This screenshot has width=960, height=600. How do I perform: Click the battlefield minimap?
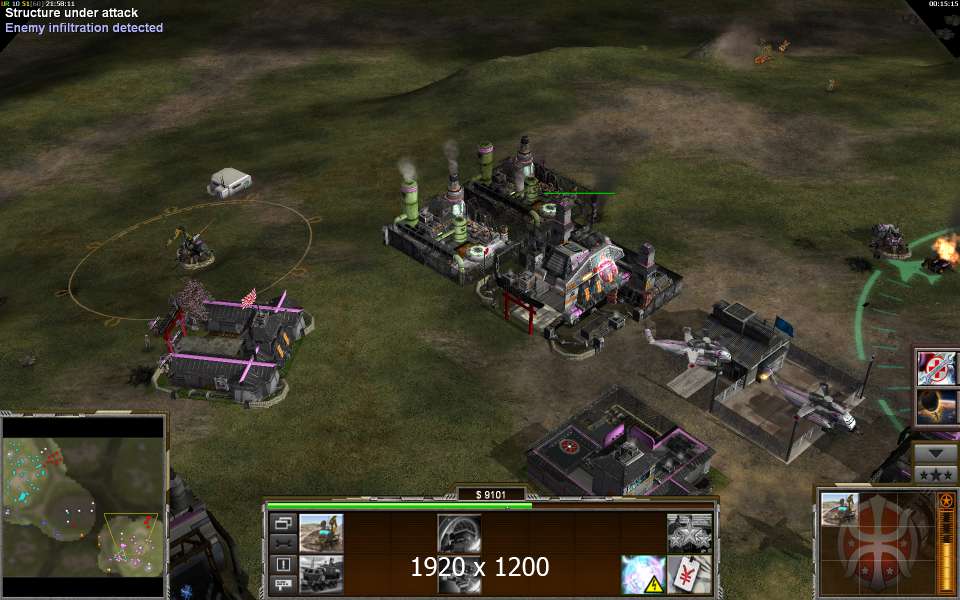83,505
